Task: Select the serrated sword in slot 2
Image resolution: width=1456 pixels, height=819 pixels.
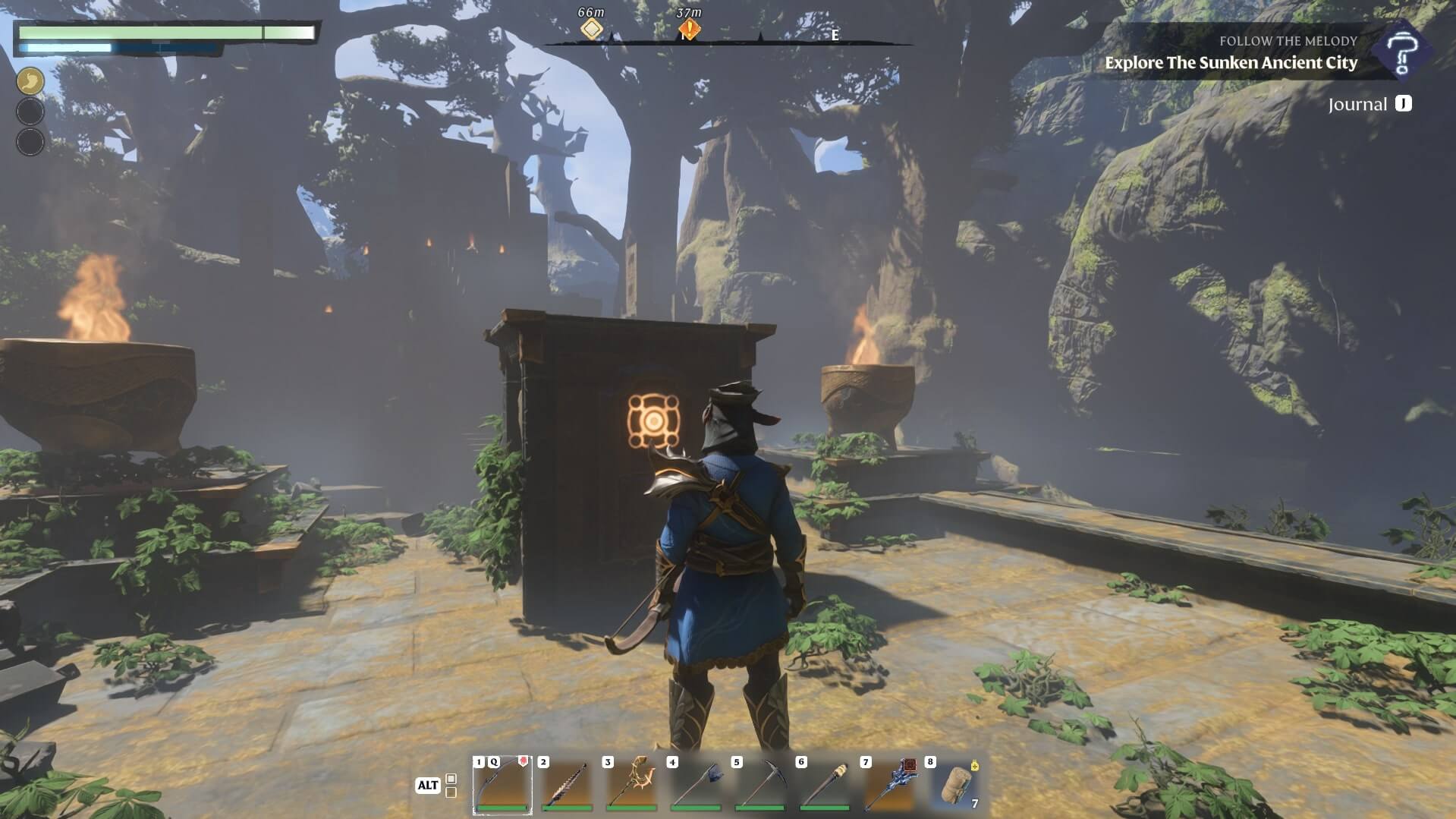Action: 567,784
